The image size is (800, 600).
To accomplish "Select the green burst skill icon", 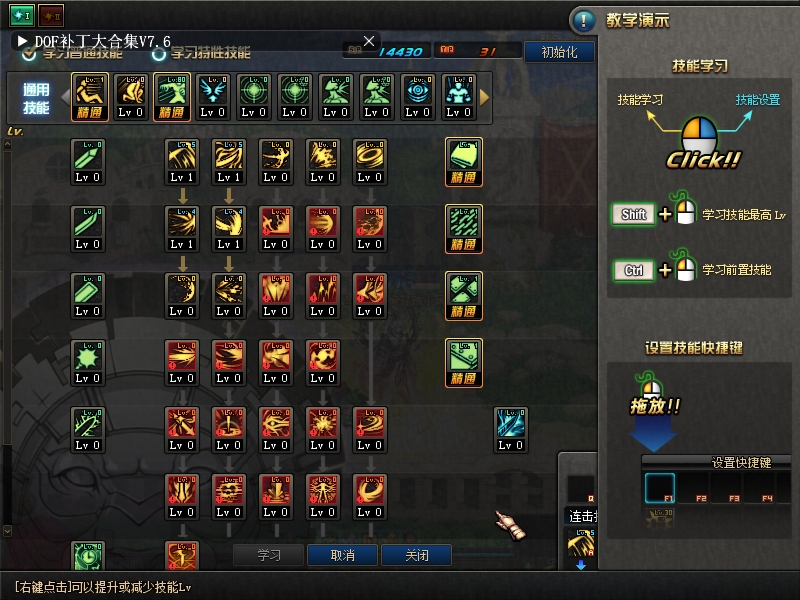I will tap(88, 357).
